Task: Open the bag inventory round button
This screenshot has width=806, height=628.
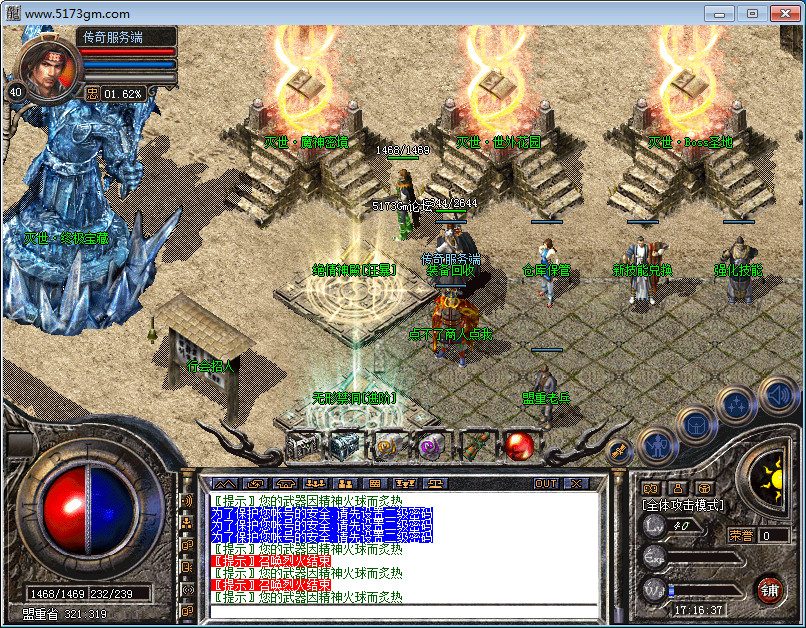Action: coord(696,424)
